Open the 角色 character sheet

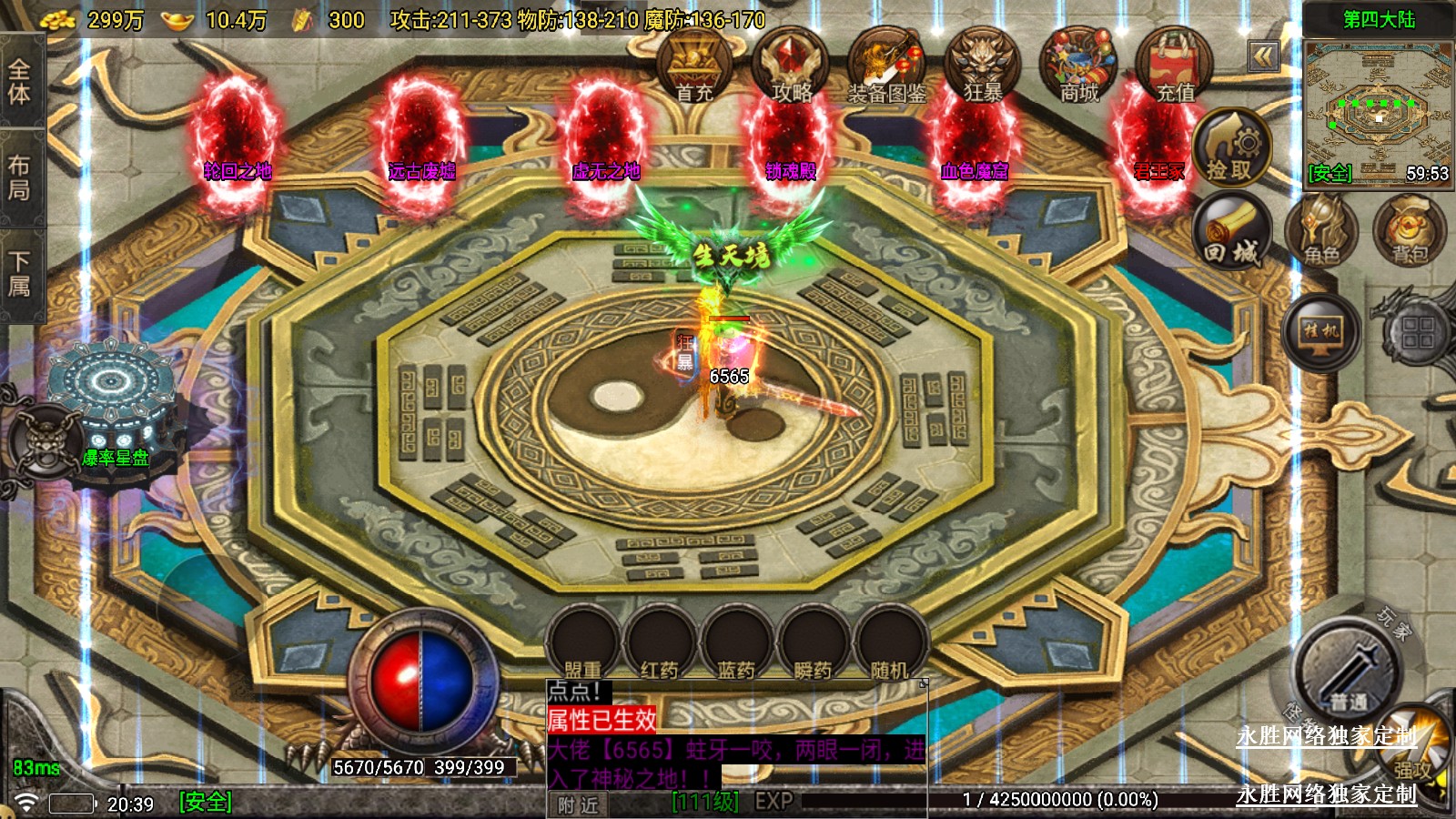tap(1321, 233)
